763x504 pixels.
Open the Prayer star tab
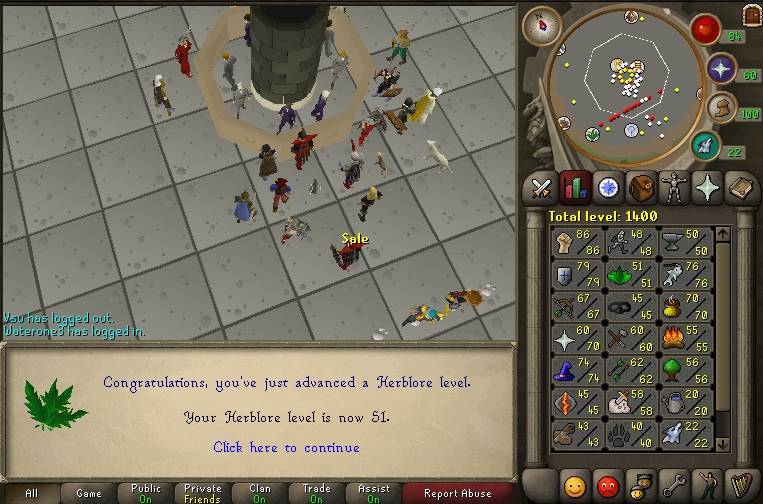707,188
